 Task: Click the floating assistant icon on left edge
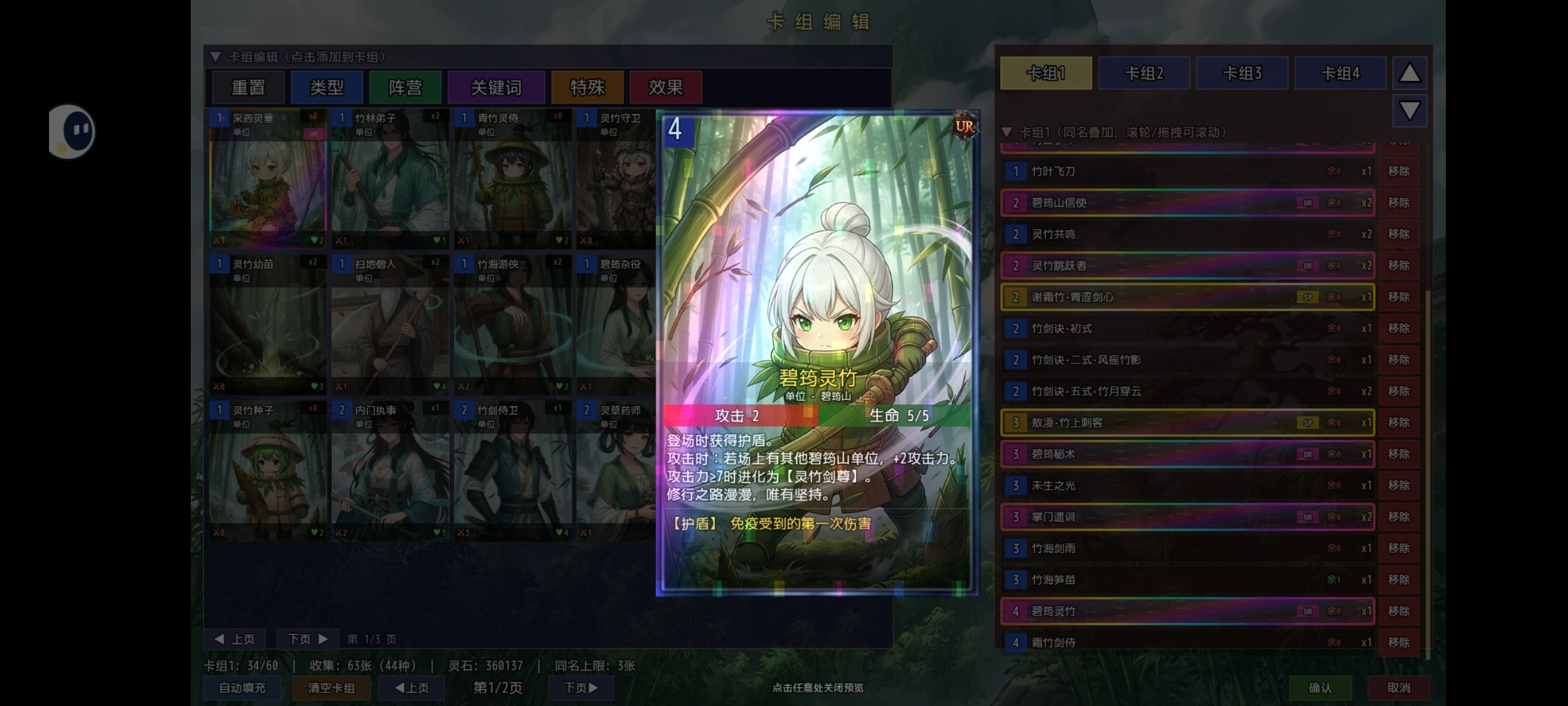pos(72,131)
